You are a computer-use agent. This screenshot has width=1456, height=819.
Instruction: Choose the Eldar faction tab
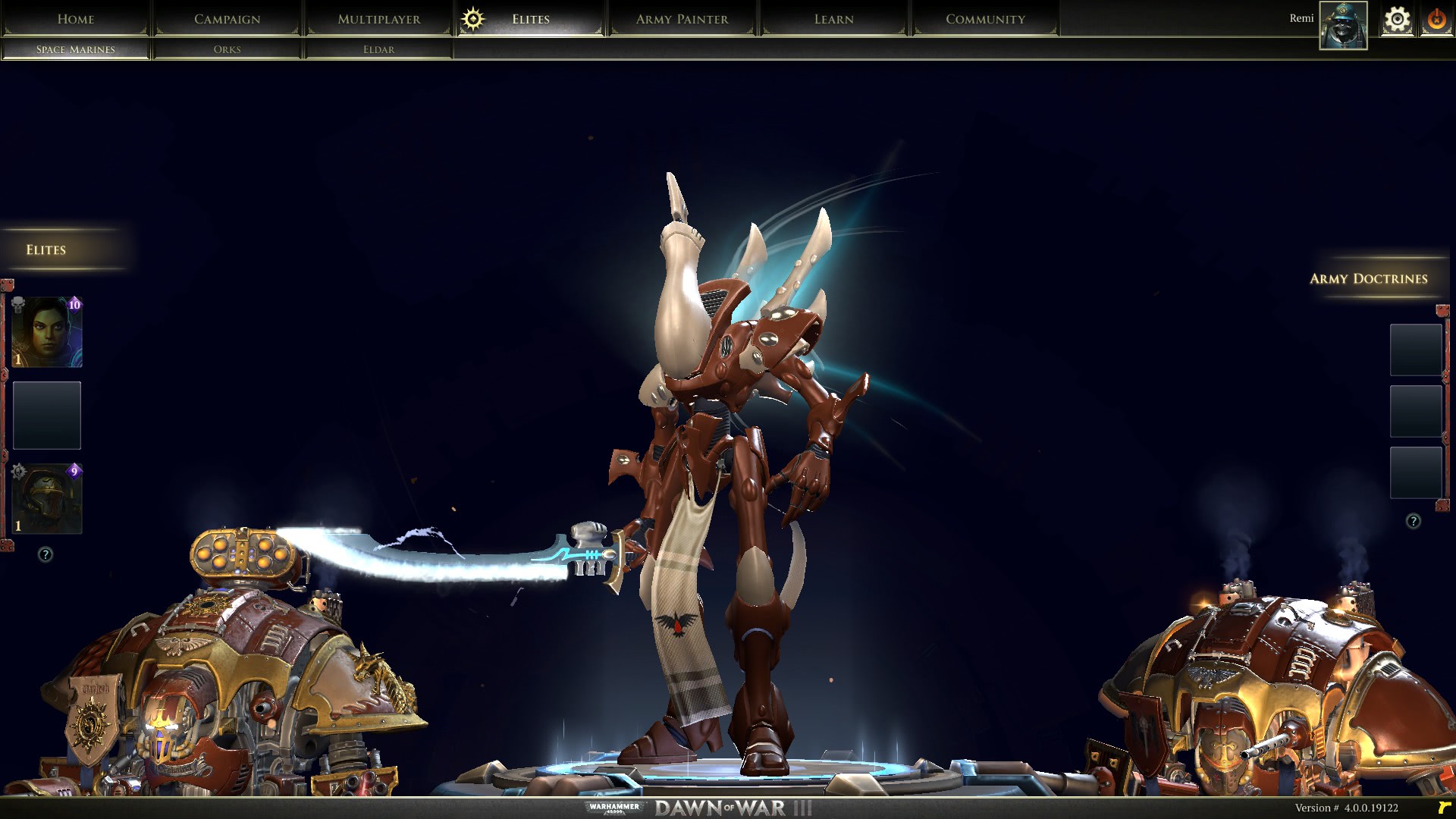378,49
